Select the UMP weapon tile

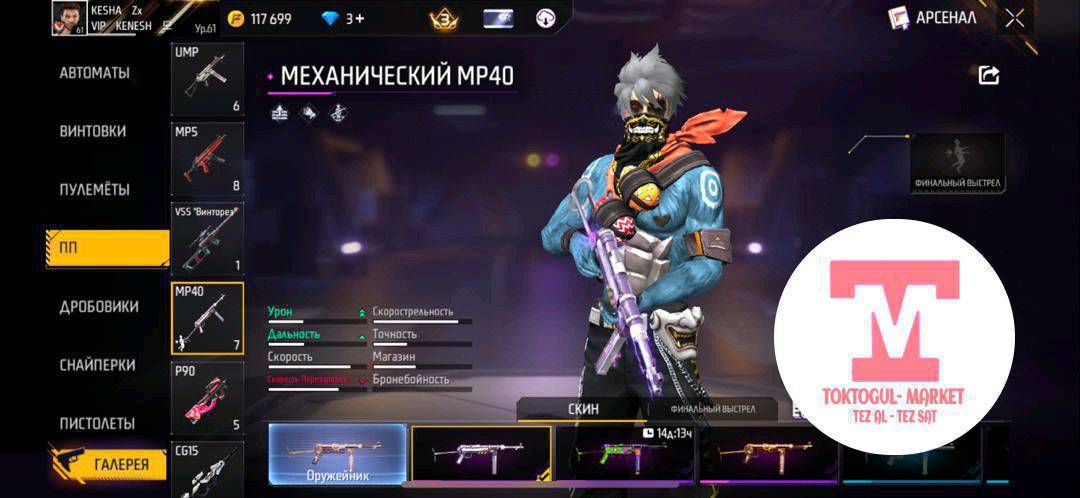[207, 79]
